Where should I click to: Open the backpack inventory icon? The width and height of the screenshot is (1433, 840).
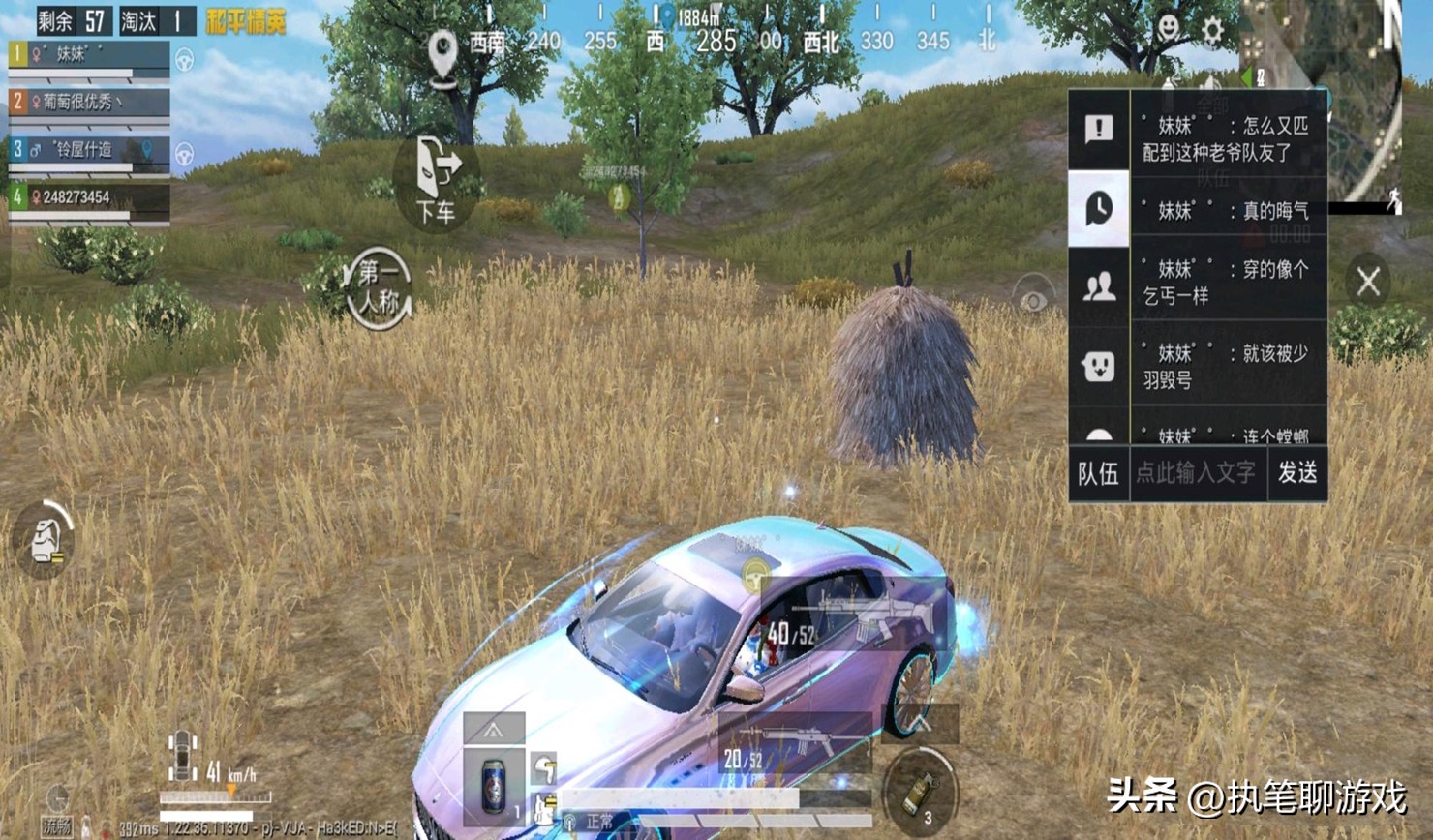tap(45, 540)
